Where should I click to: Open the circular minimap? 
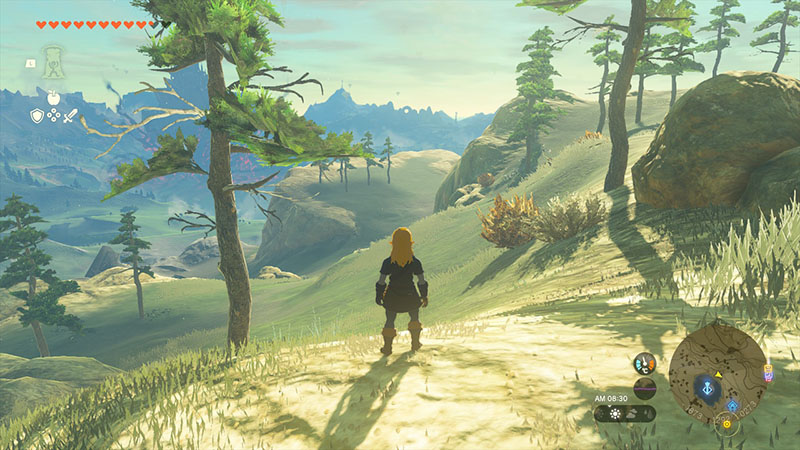coord(717,373)
